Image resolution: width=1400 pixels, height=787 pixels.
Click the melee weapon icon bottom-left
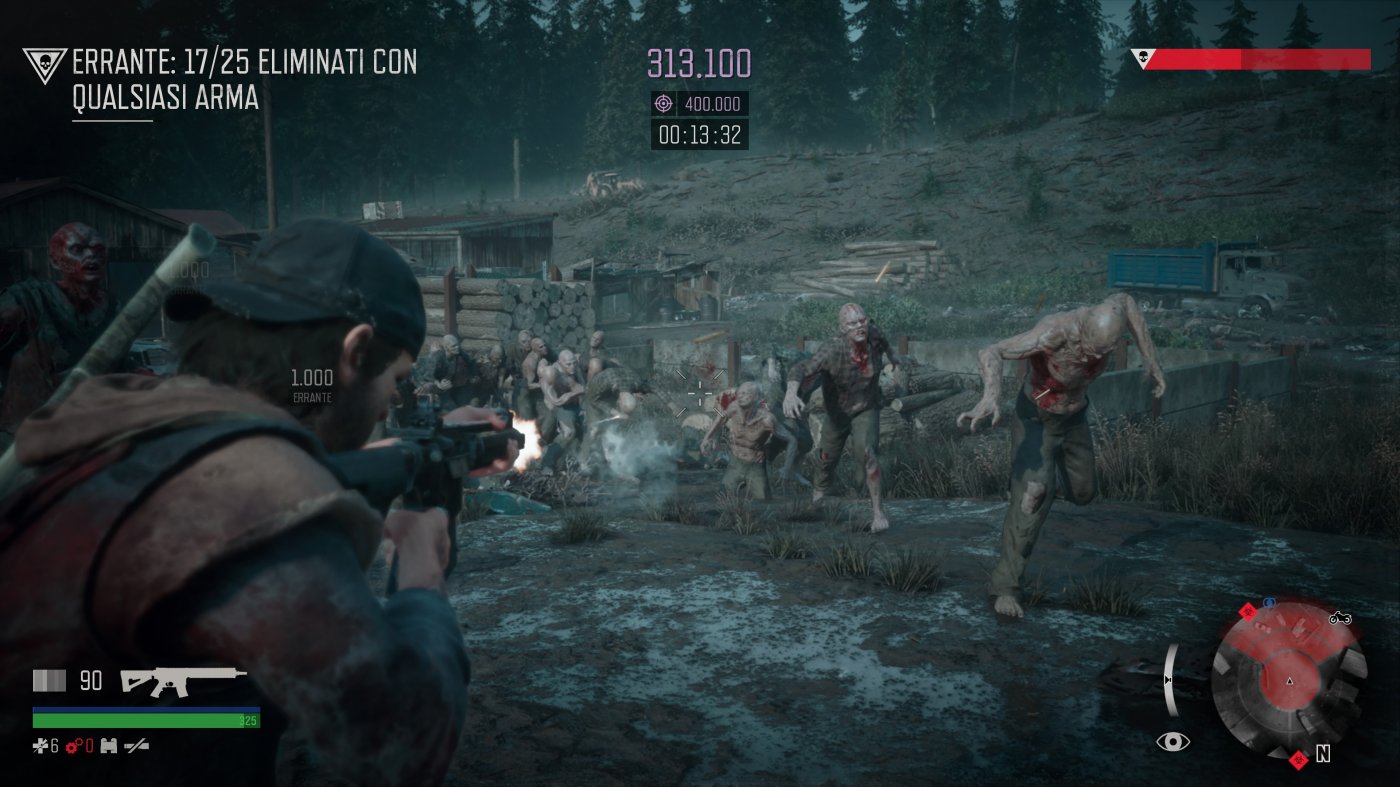pyautogui.click(x=137, y=746)
